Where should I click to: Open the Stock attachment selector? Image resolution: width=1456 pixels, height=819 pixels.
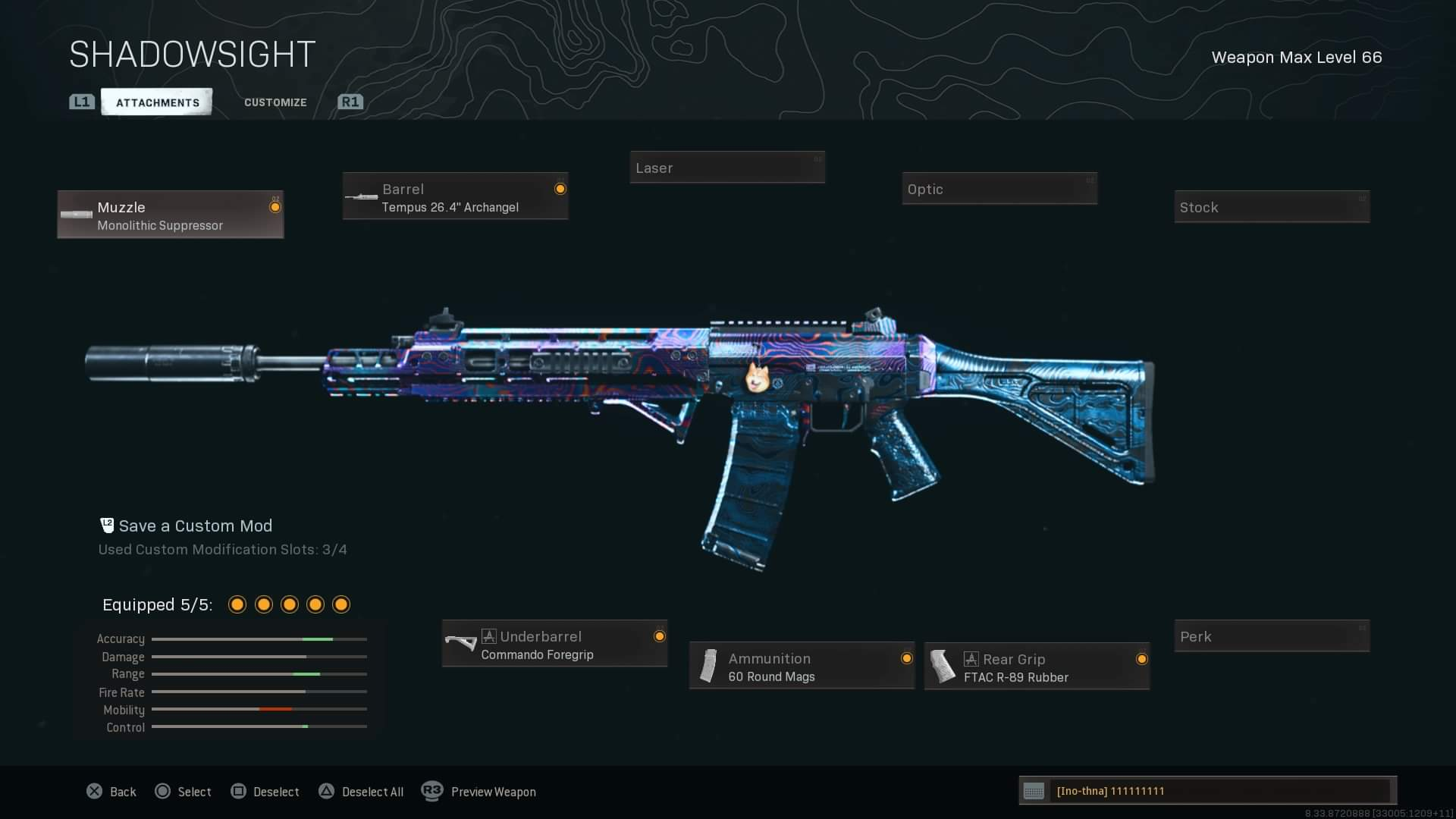pyautogui.click(x=1272, y=206)
